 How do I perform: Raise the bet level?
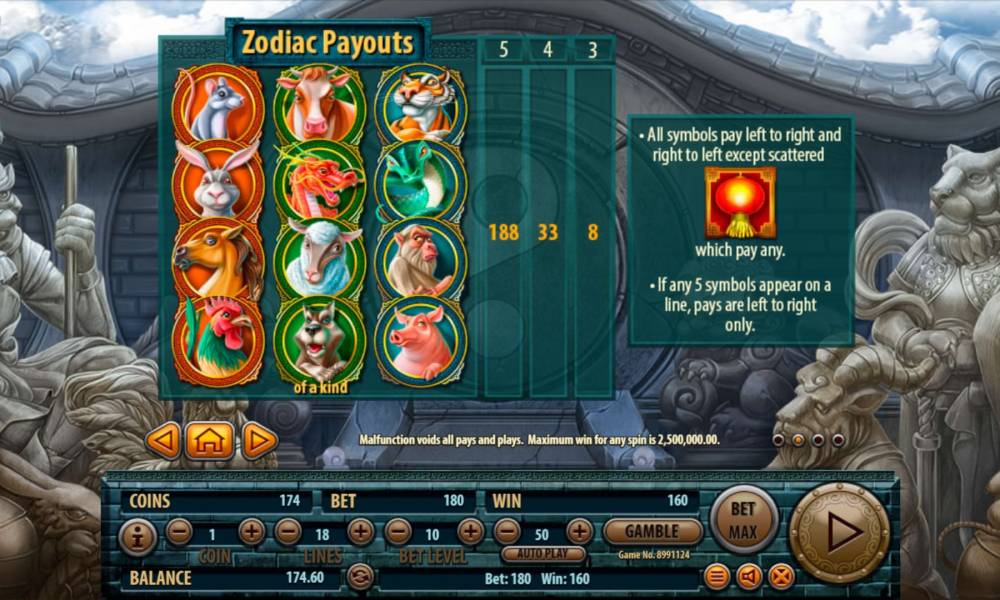click(x=470, y=532)
